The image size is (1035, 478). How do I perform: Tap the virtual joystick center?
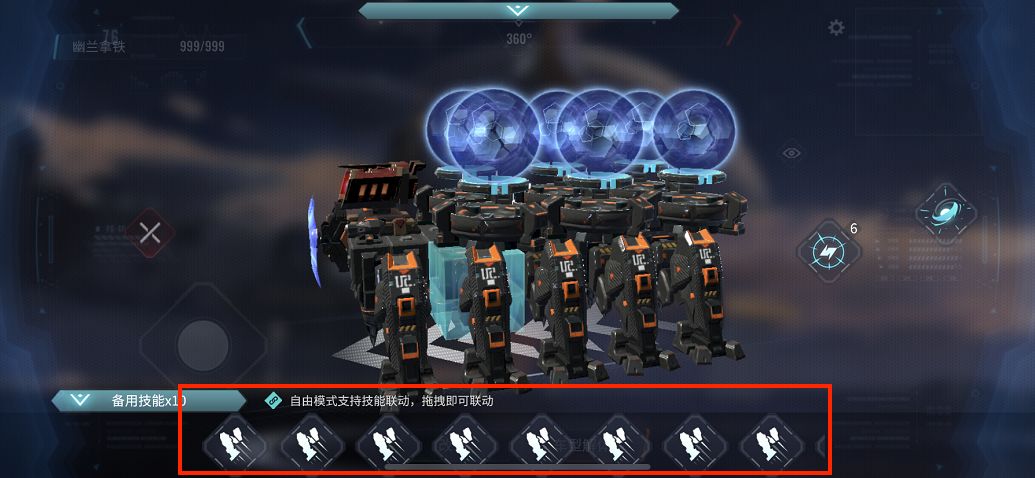click(204, 346)
